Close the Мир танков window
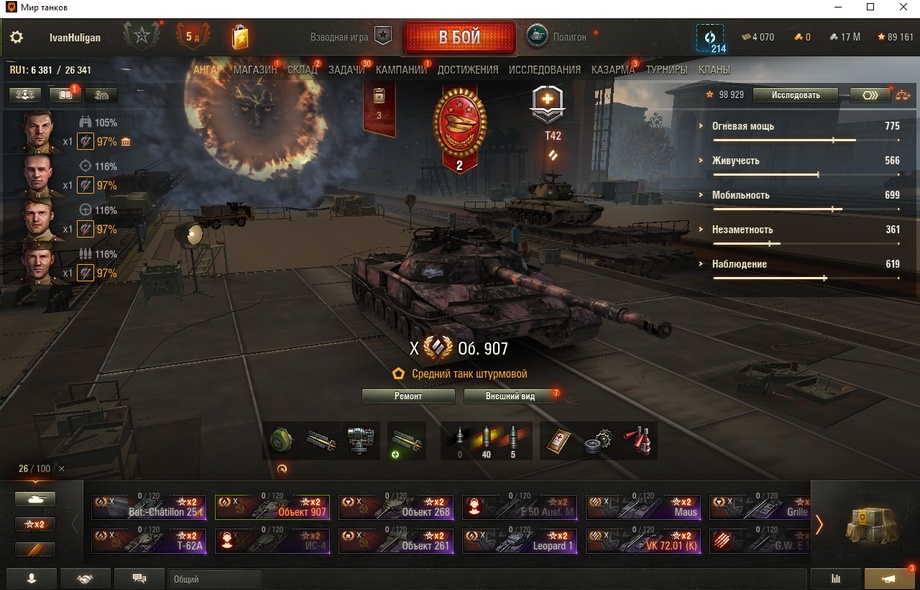This screenshot has width=920, height=590. pos(900,8)
